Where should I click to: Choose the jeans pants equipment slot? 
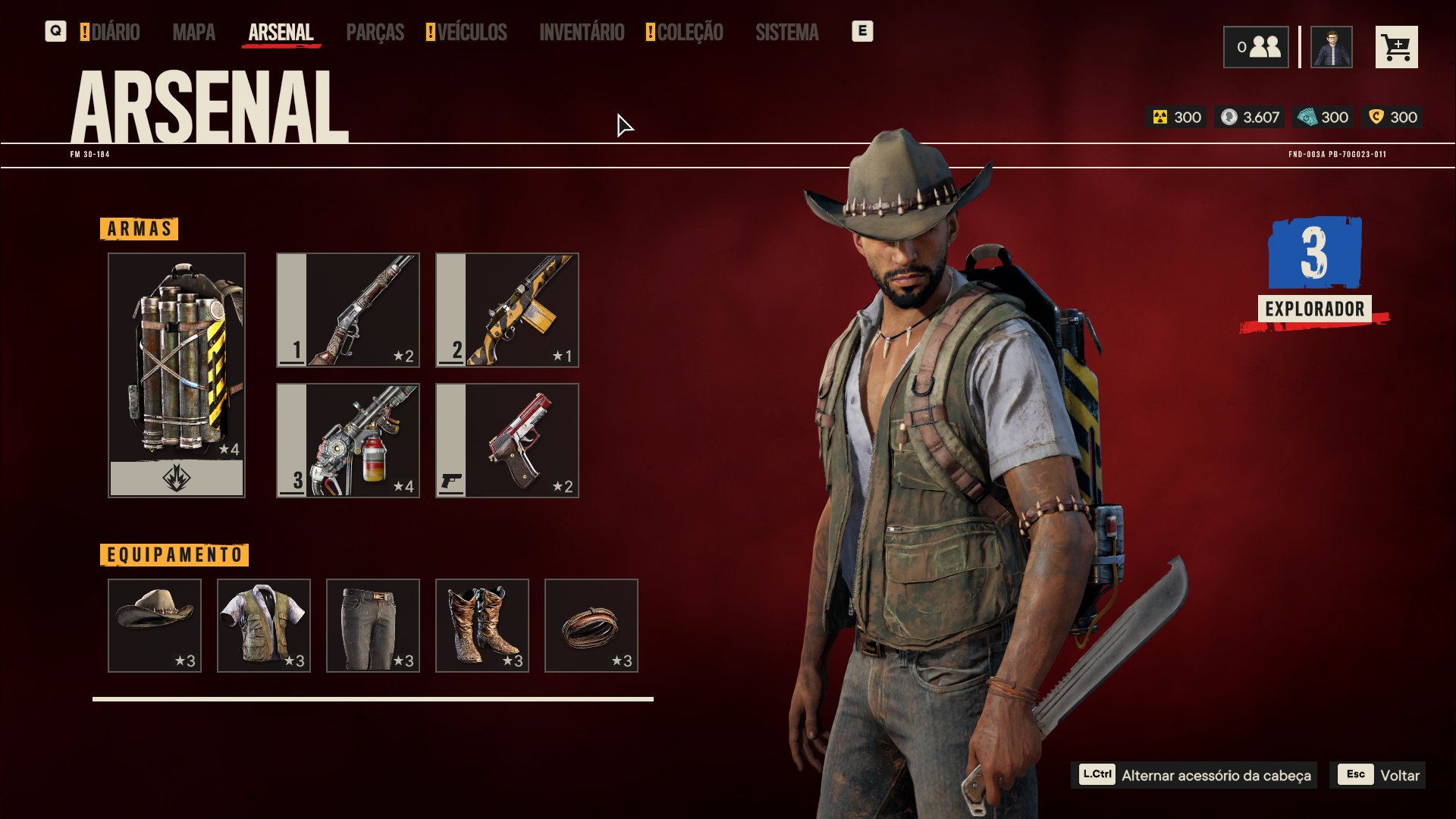pyautogui.click(x=373, y=626)
